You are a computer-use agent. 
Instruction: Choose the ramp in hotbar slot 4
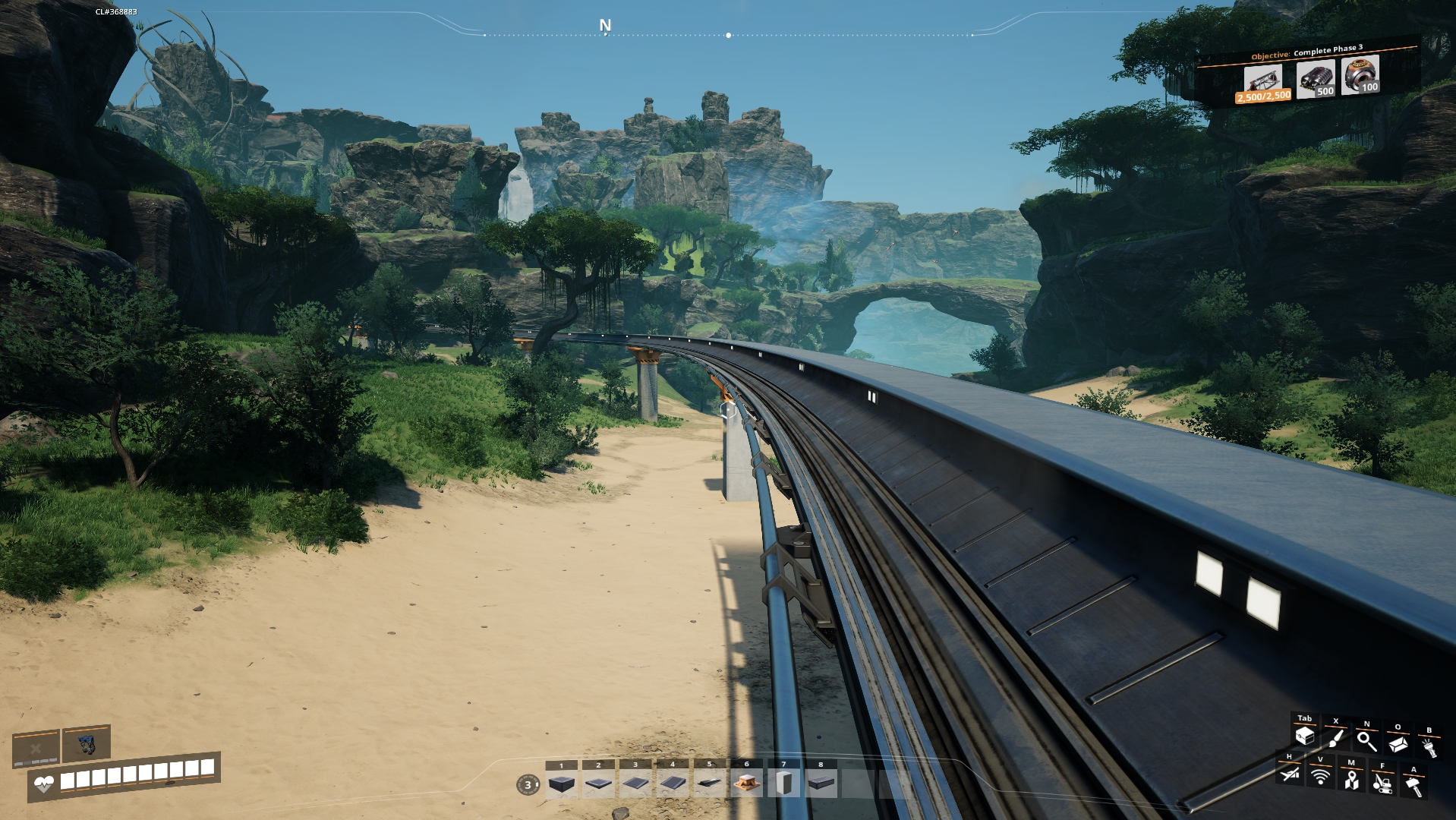pos(673,784)
